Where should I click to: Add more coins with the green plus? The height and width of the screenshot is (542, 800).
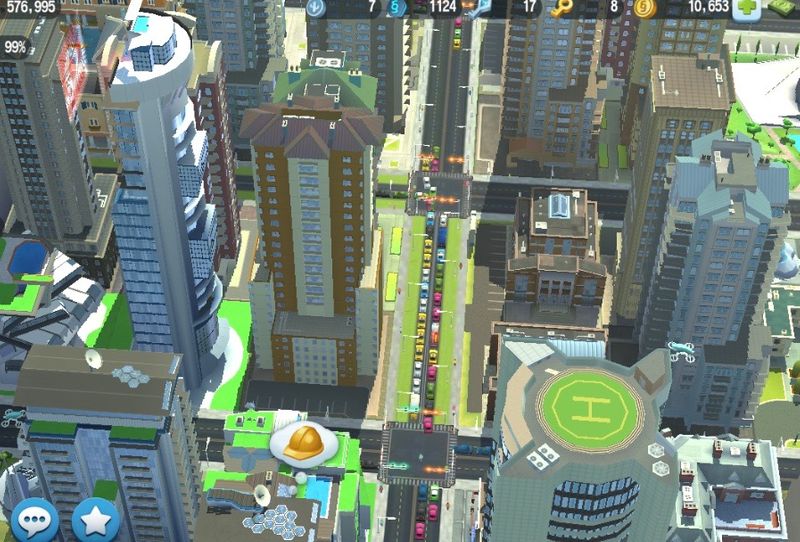pos(746,9)
